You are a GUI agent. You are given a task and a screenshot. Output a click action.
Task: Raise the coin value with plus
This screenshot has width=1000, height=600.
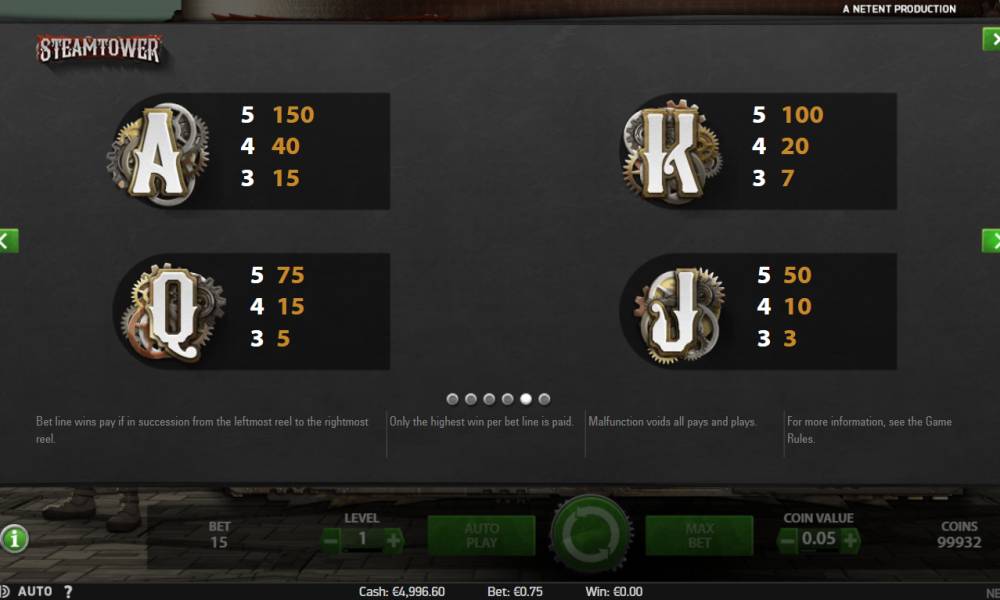pyautogui.click(x=850, y=540)
